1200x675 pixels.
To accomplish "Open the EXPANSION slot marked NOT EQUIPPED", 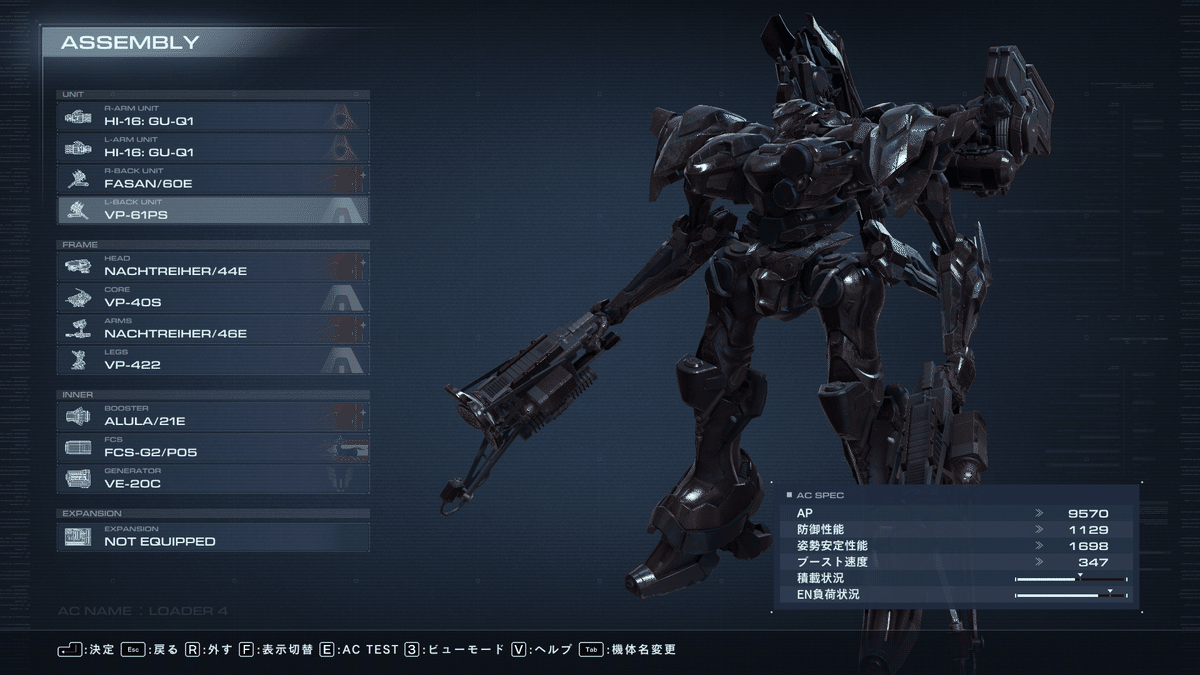I will click(x=213, y=536).
